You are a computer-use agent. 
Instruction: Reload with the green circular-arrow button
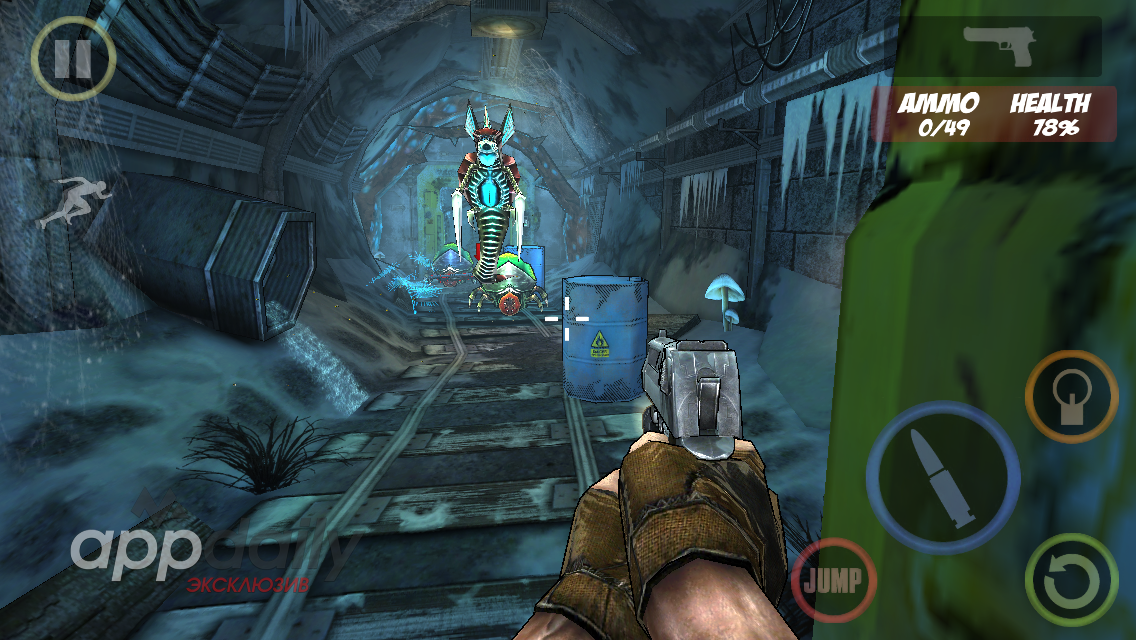point(1071,581)
